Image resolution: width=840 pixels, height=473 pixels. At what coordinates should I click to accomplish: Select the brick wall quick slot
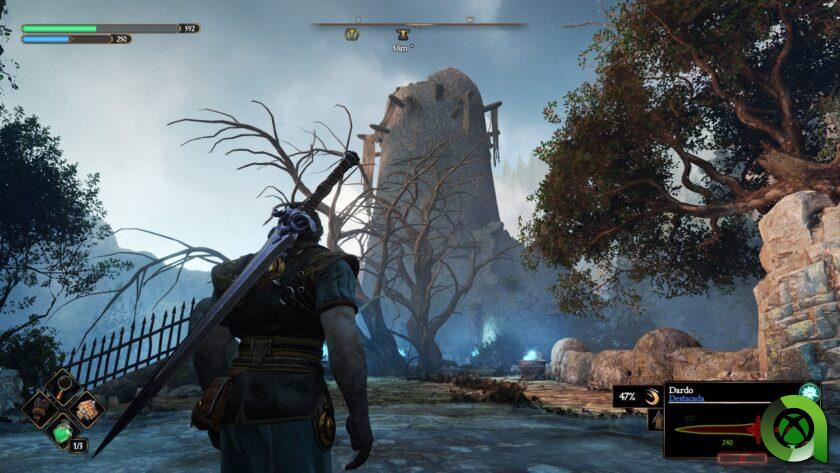point(88,408)
